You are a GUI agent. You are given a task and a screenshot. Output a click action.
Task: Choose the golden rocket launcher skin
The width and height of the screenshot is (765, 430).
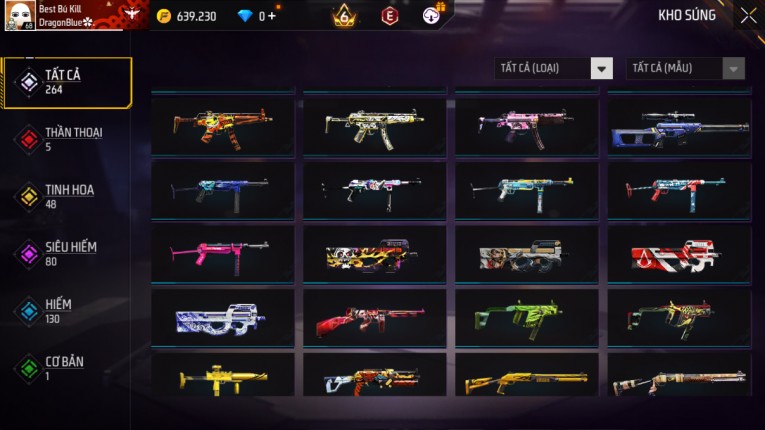(222, 378)
